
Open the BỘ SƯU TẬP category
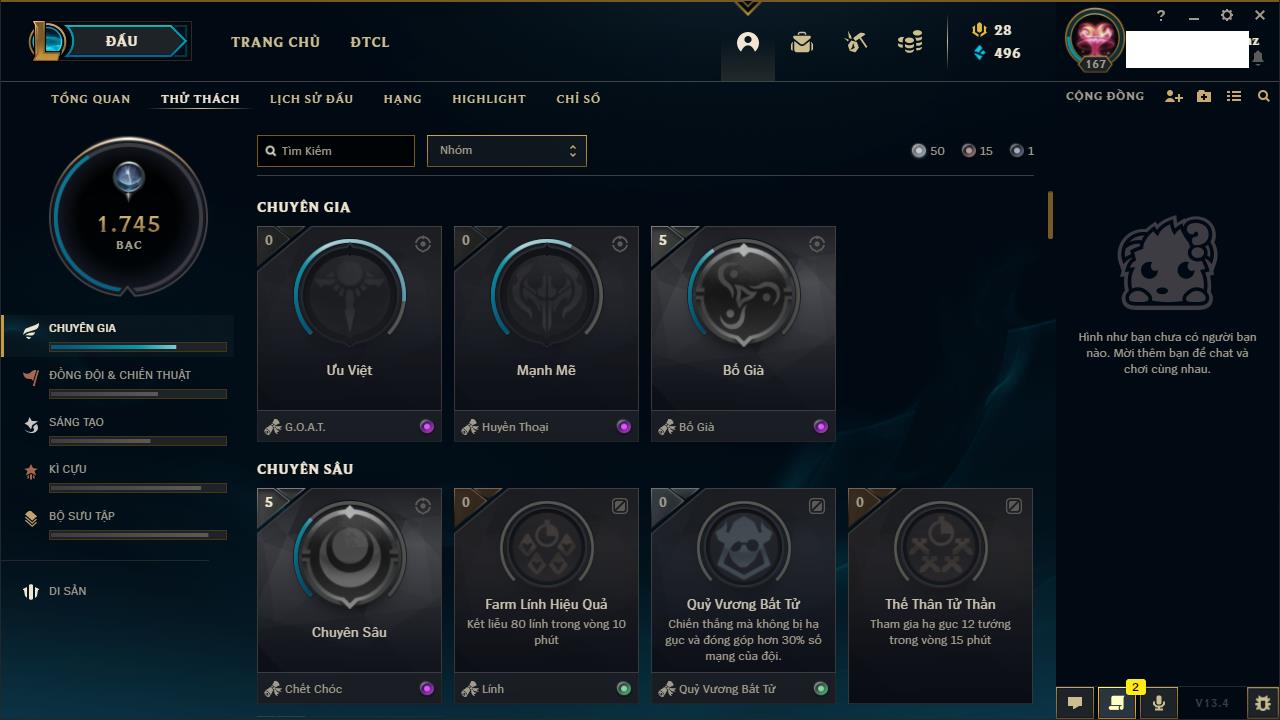click(82, 516)
